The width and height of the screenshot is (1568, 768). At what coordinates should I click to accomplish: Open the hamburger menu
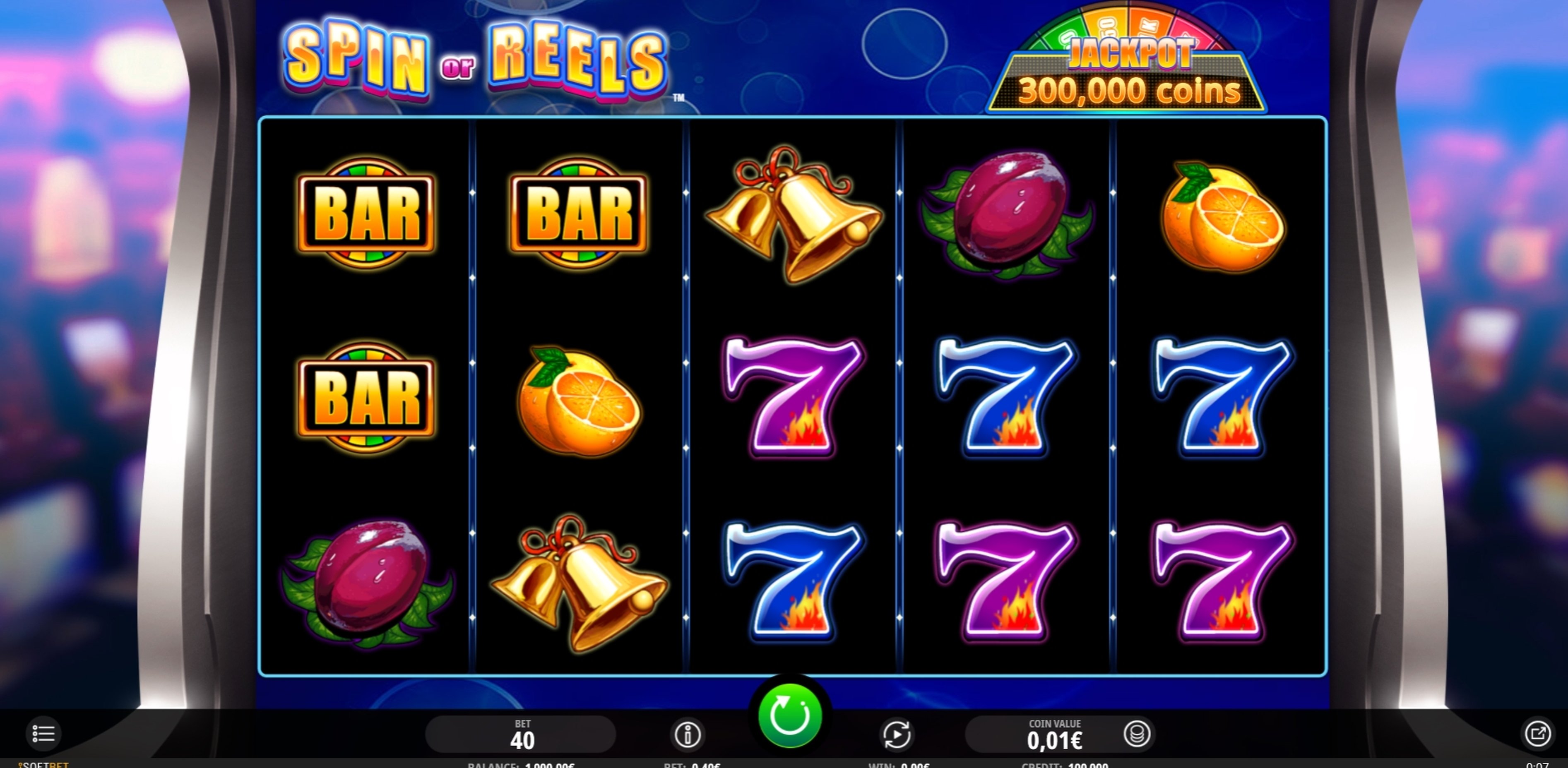pyautogui.click(x=43, y=733)
